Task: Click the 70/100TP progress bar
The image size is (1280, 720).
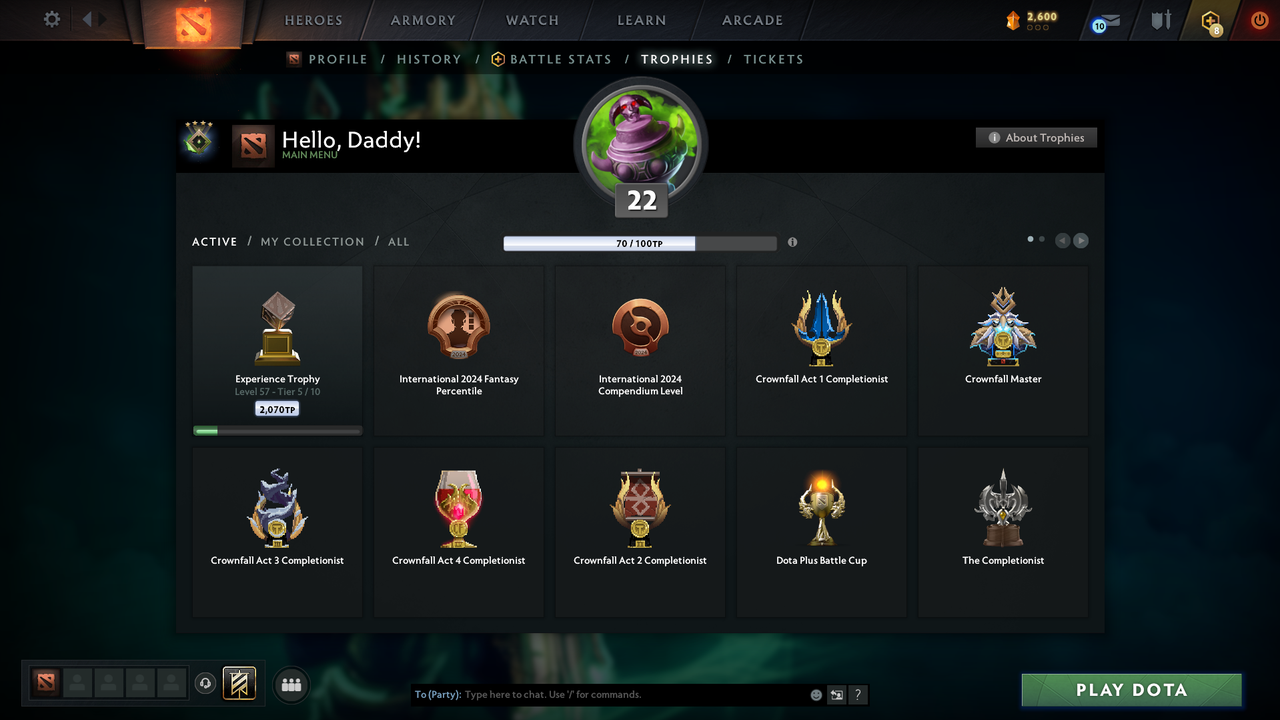Action: (x=640, y=243)
